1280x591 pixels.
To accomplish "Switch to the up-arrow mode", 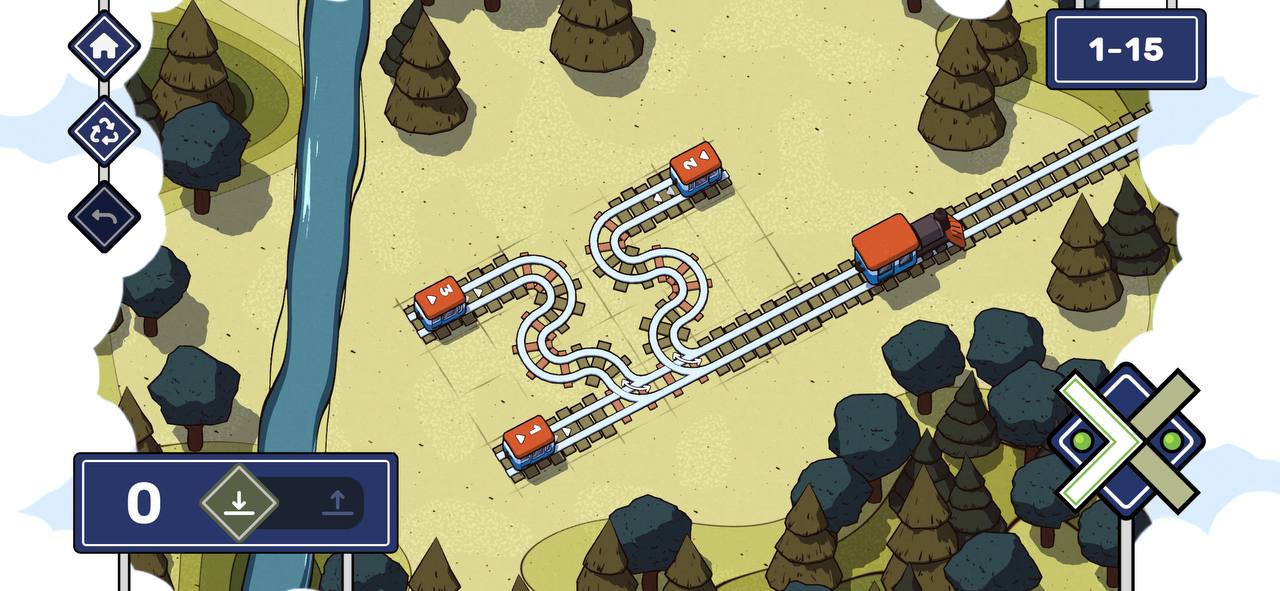I will [x=337, y=502].
